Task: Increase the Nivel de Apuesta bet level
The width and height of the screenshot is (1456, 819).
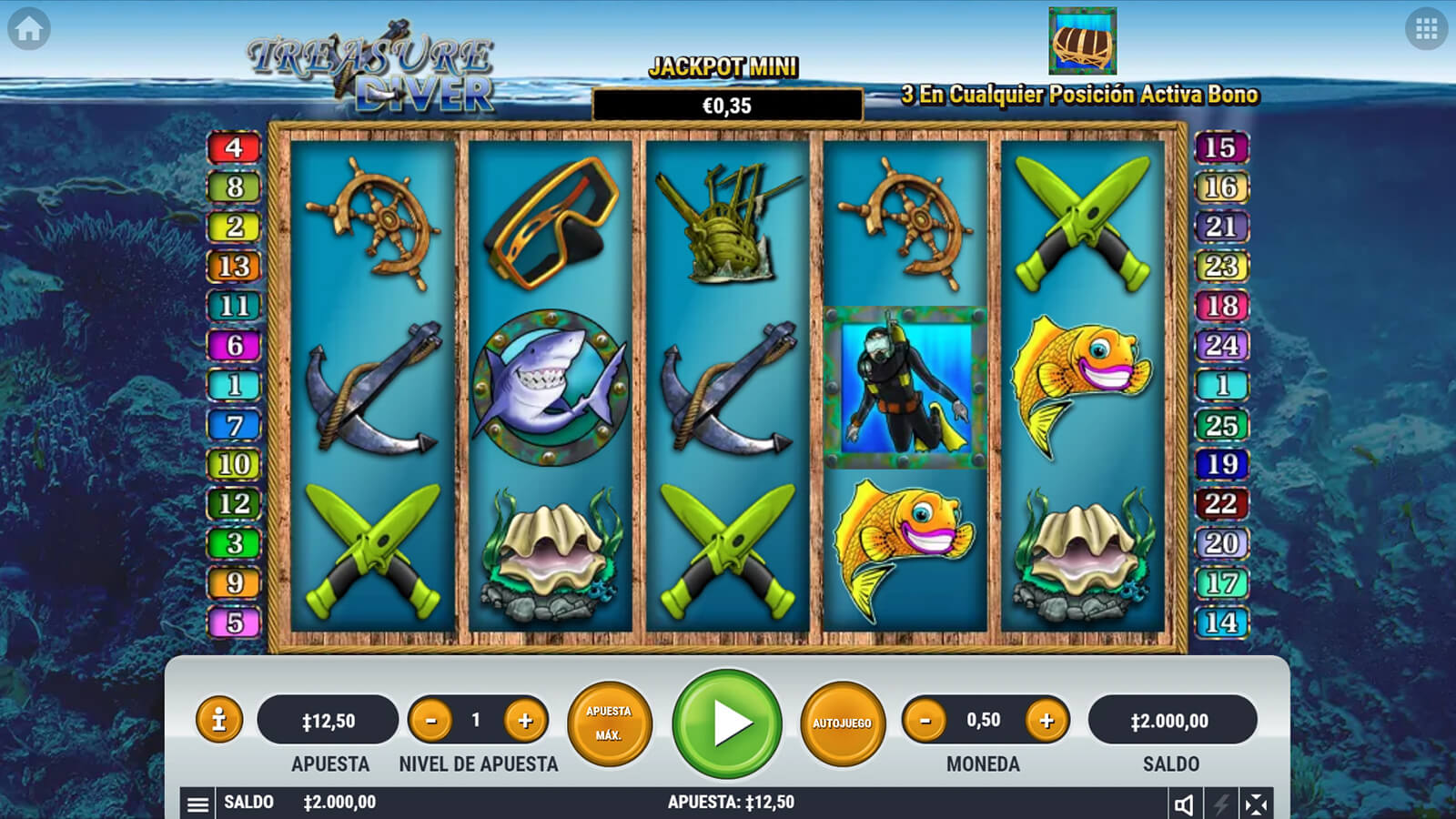Action: point(525,721)
